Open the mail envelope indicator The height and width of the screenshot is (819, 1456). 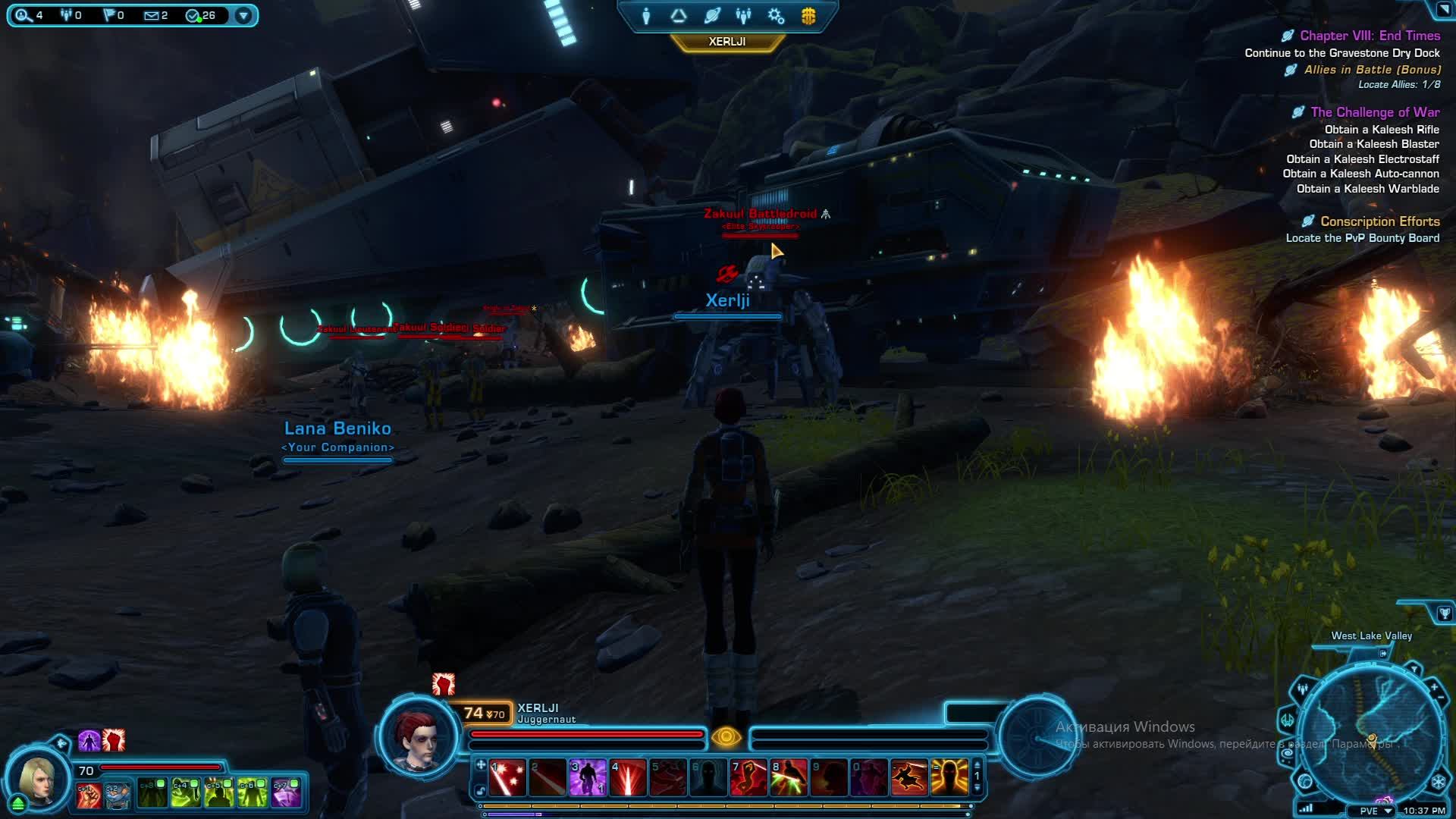pyautogui.click(x=155, y=15)
